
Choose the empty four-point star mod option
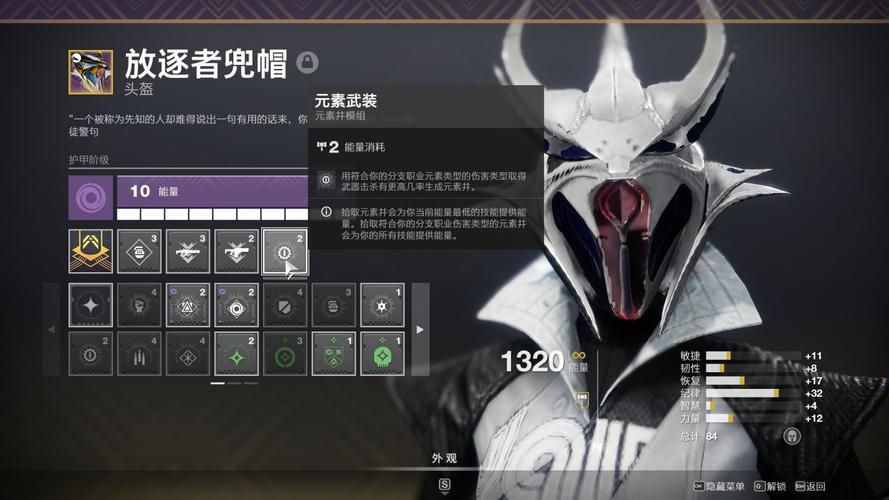(x=90, y=305)
